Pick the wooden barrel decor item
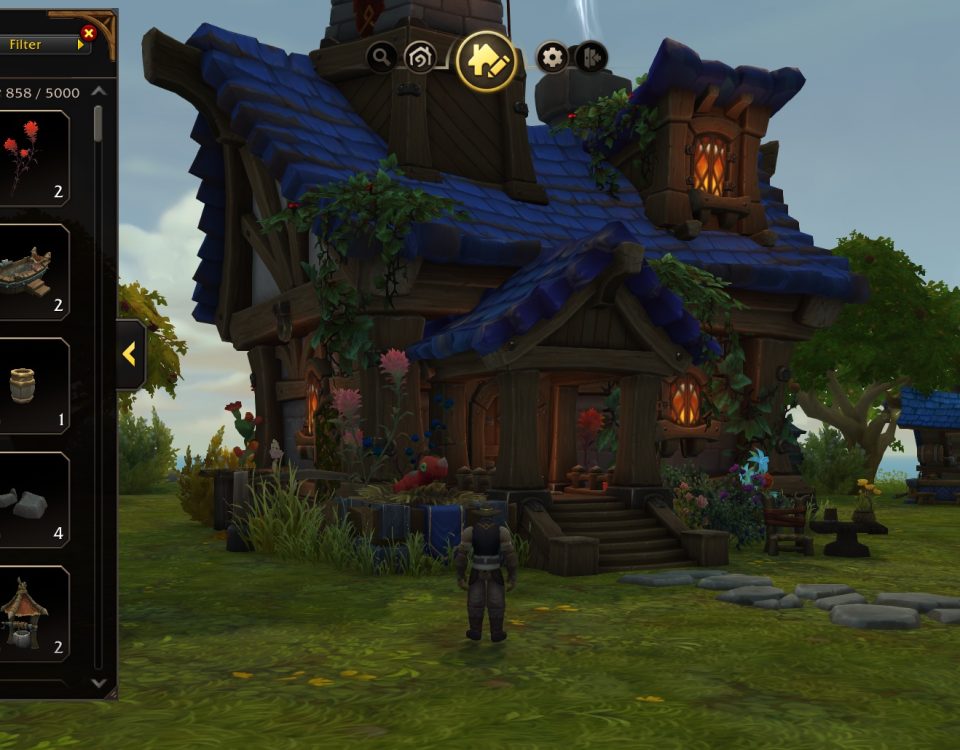960x750 pixels. pyautogui.click(x=33, y=386)
